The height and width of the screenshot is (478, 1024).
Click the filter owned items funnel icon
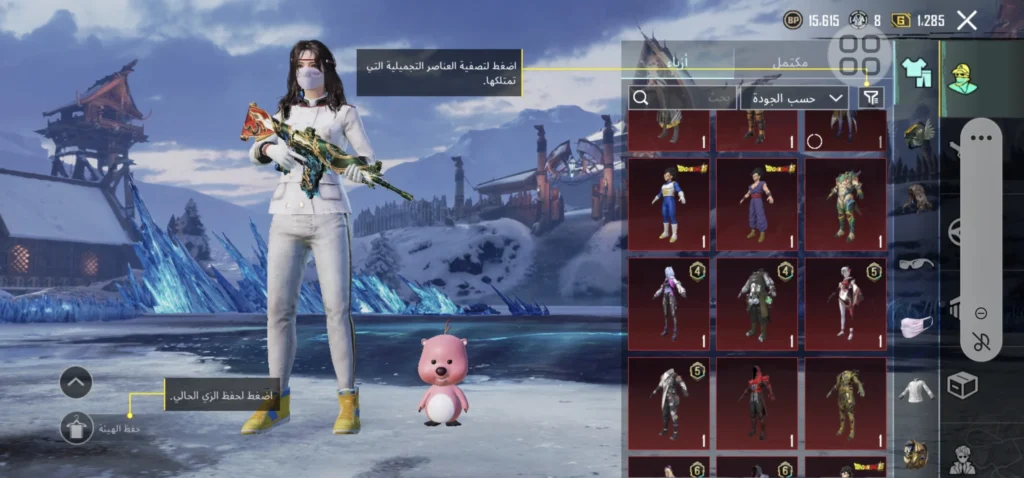coord(872,97)
